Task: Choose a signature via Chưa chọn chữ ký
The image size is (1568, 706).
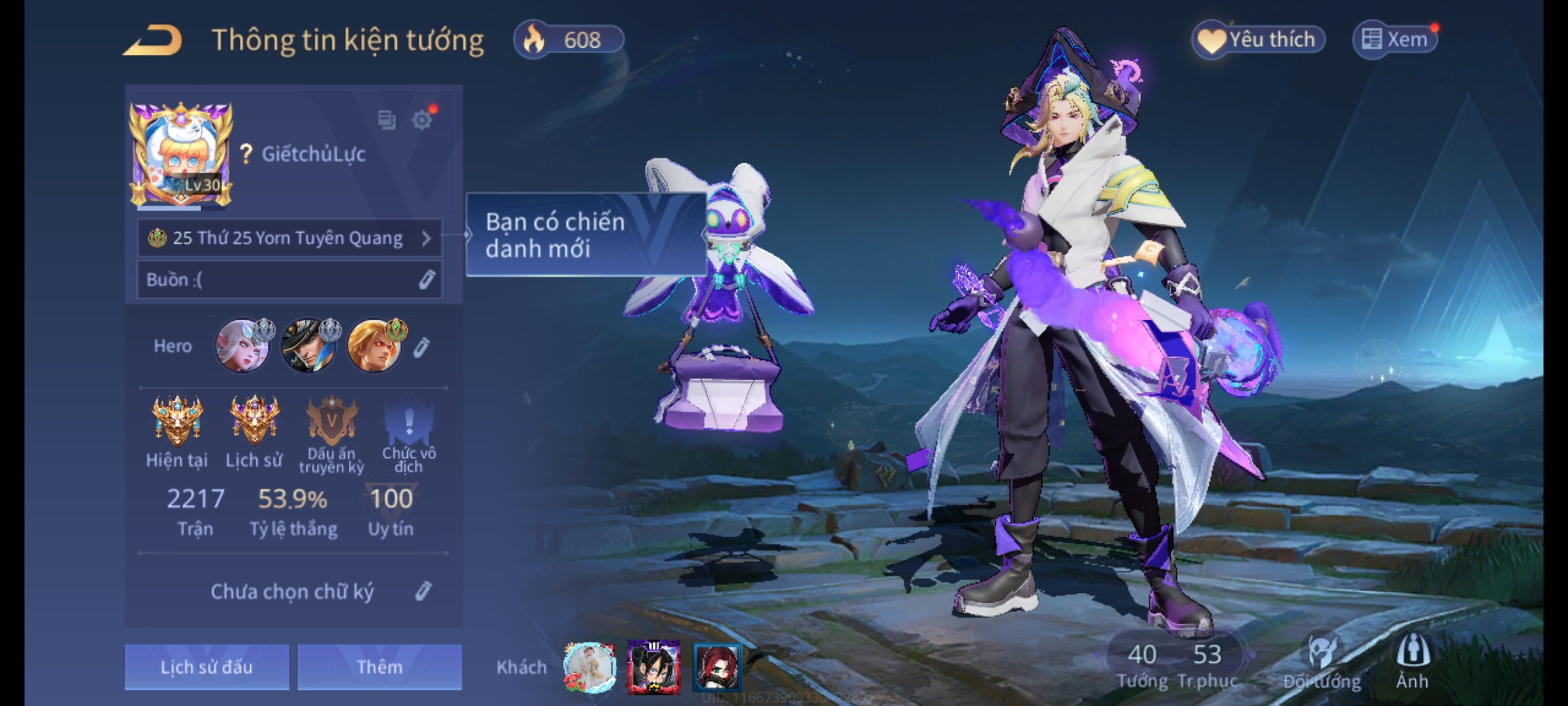Action: coord(292,592)
